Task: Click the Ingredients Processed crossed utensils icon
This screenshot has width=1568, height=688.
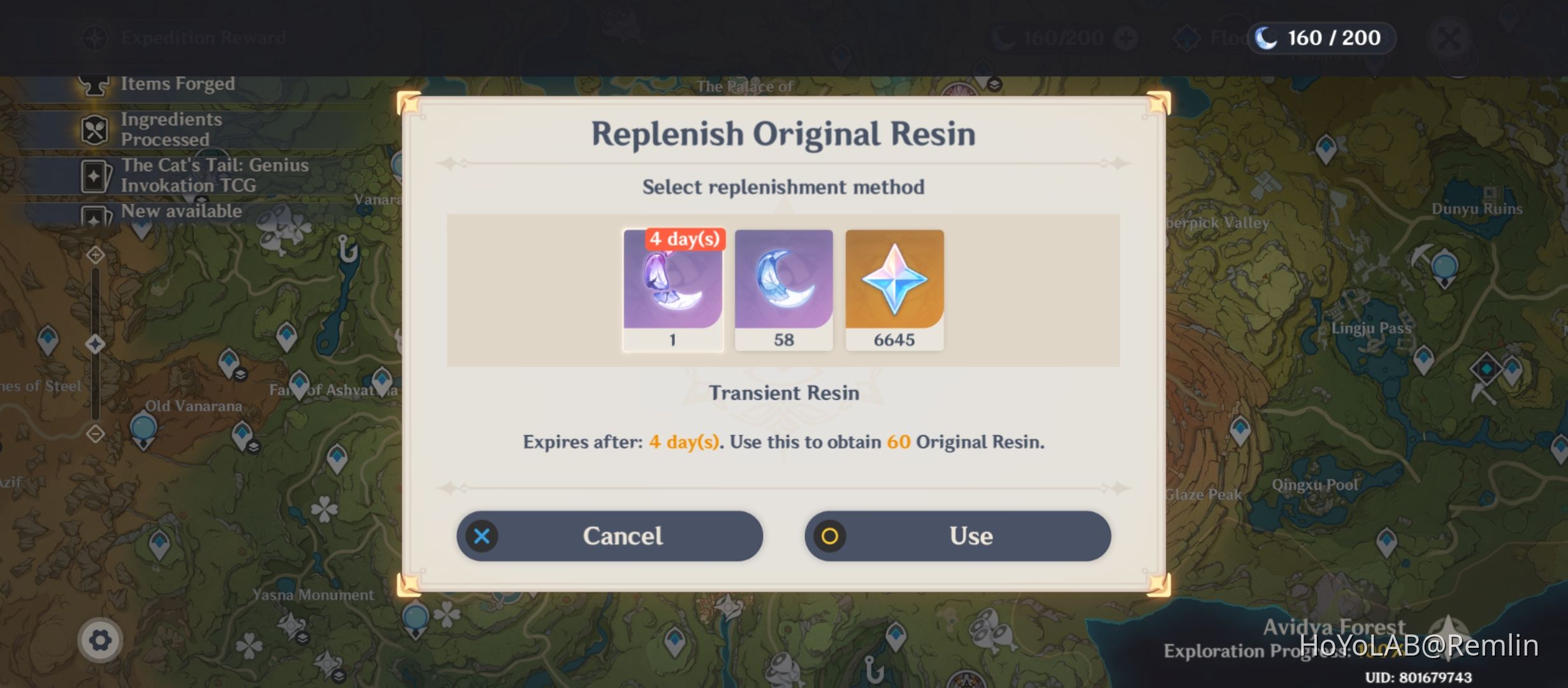Action: pyautogui.click(x=94, y=128)
